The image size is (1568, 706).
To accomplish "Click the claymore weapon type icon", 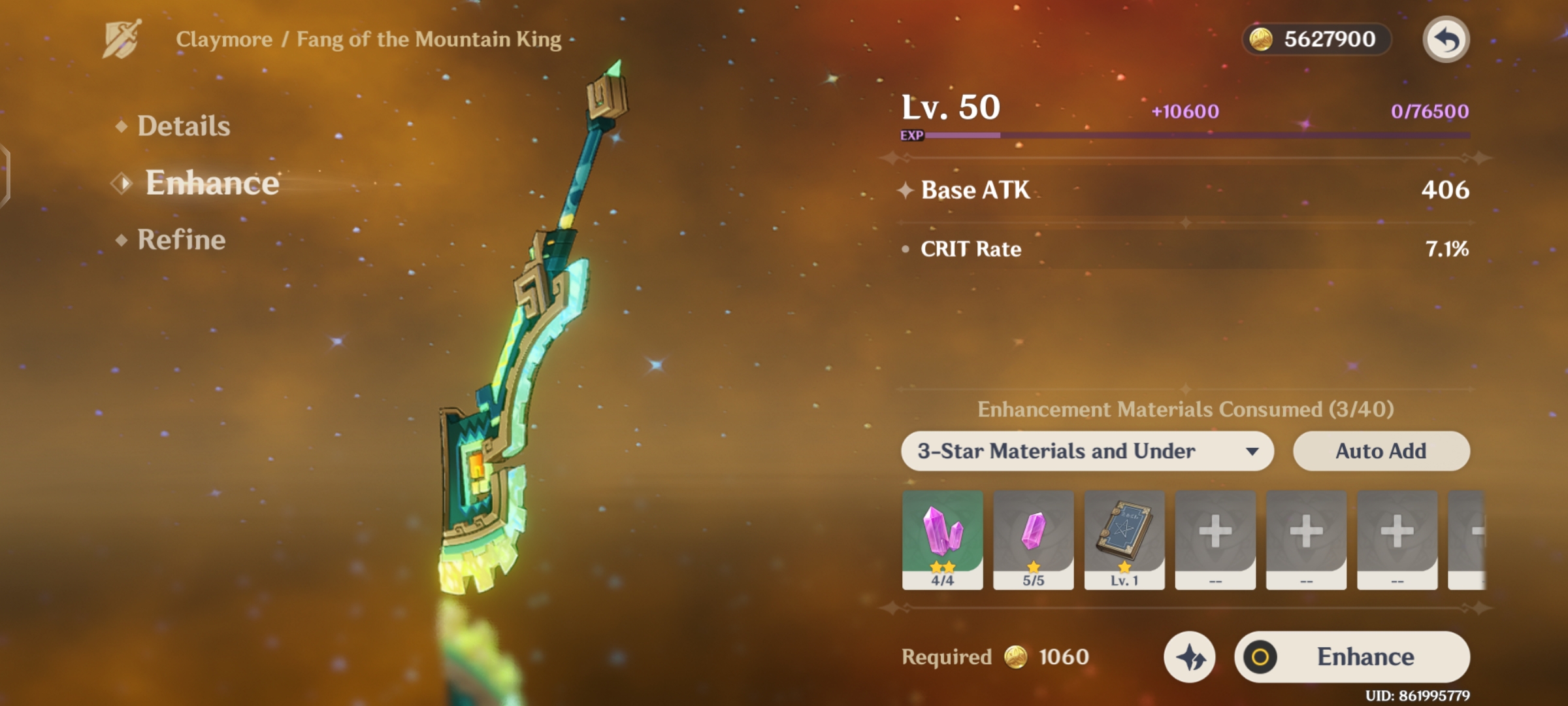I will (x=122, y=39).
